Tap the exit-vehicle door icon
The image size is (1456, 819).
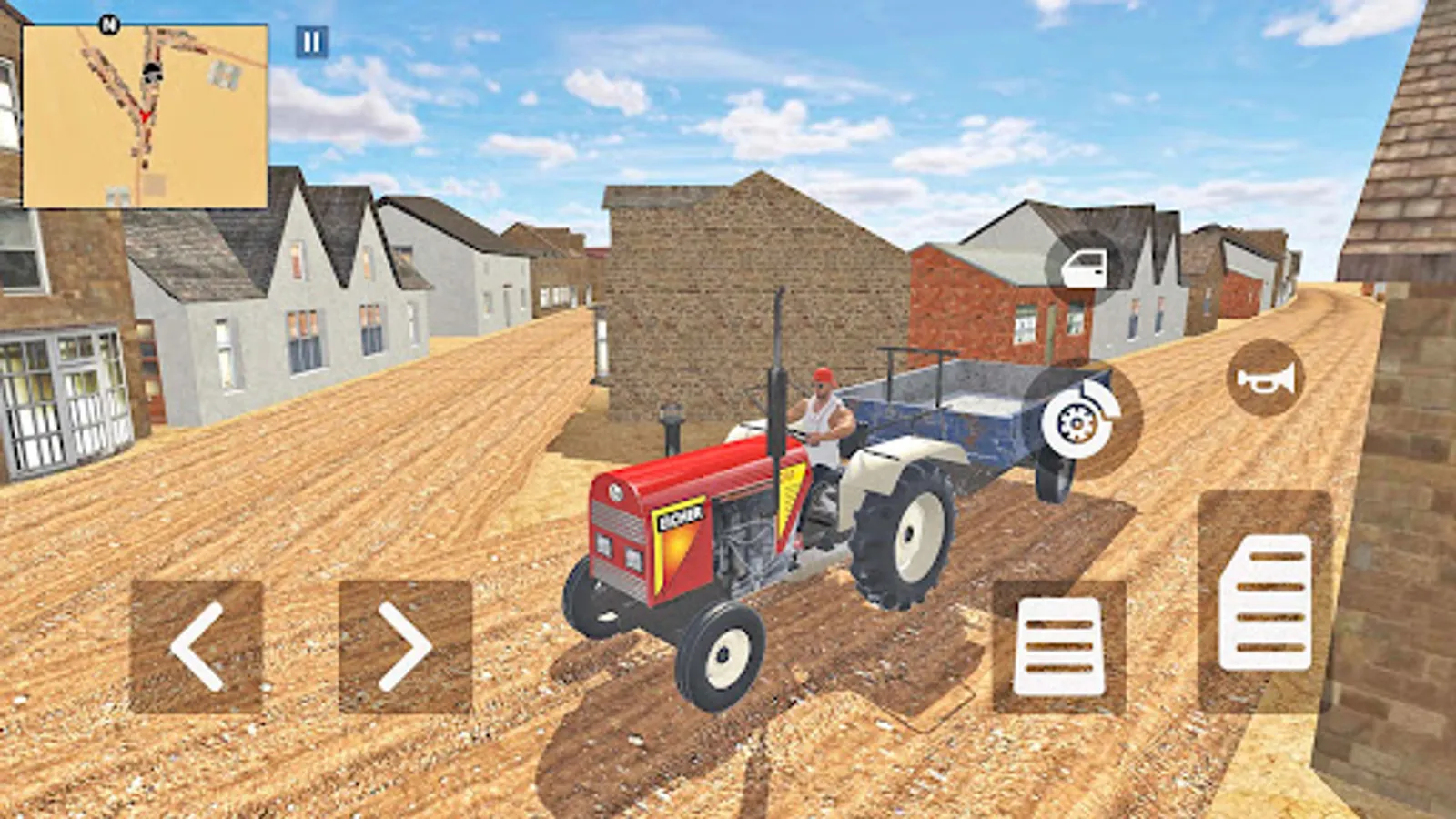click(x=1086, y=268)
